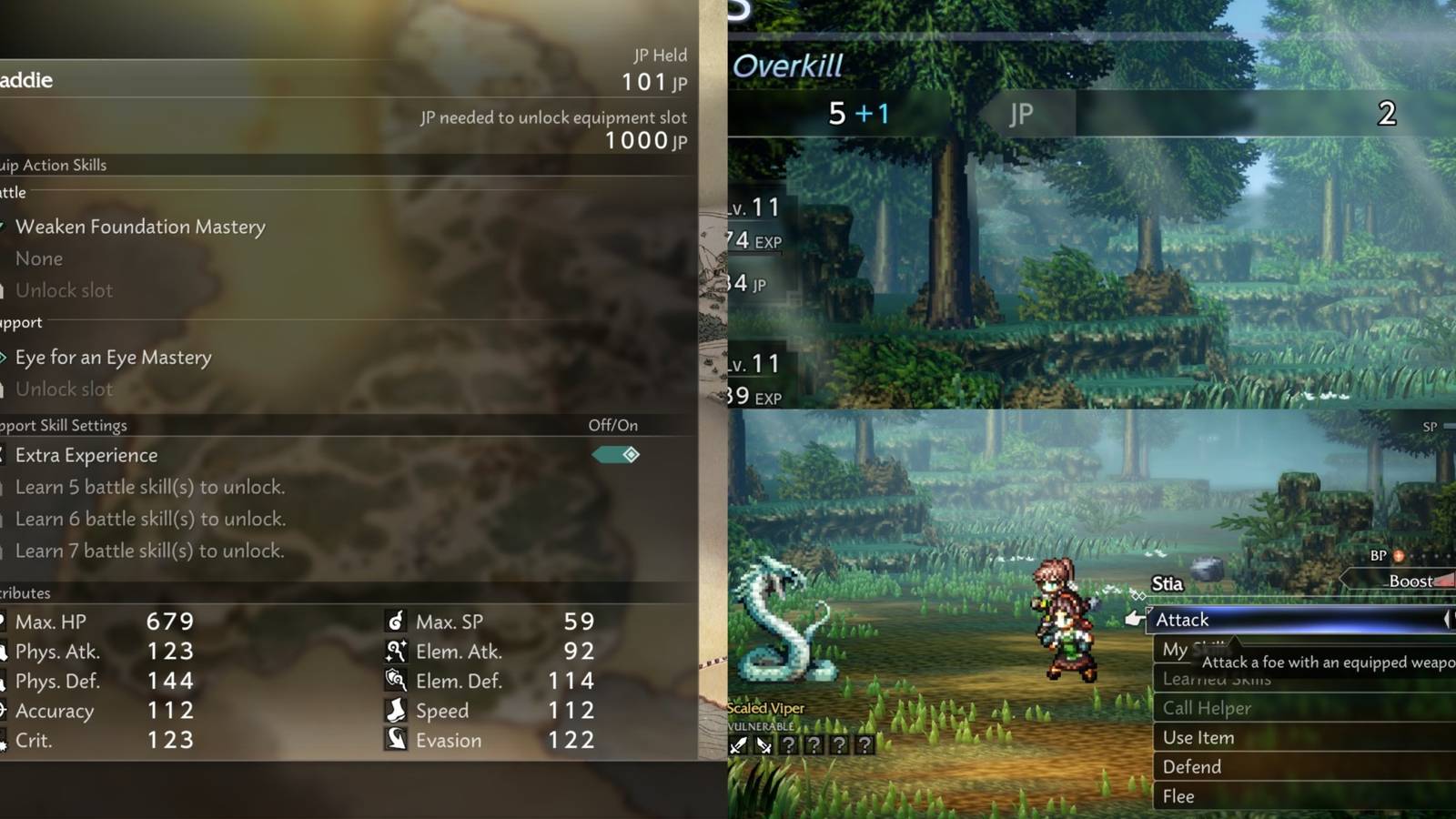Image resolution: width=1456 pixels, height=819 pixels.
Task: Select the Max. SP flame icon
Action: 396,622
